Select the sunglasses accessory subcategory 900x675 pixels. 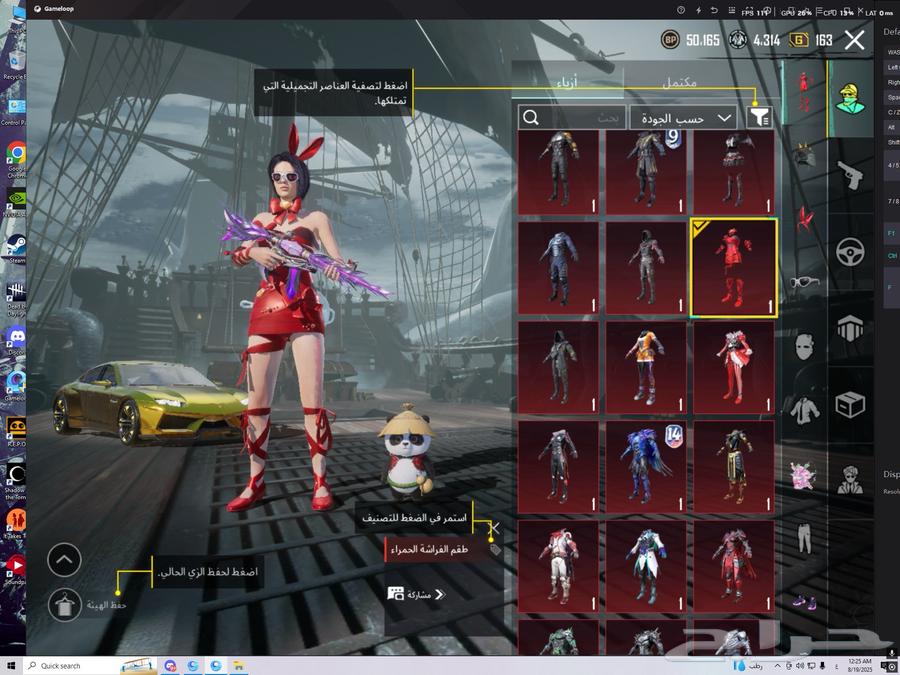[x=804, y=282]
